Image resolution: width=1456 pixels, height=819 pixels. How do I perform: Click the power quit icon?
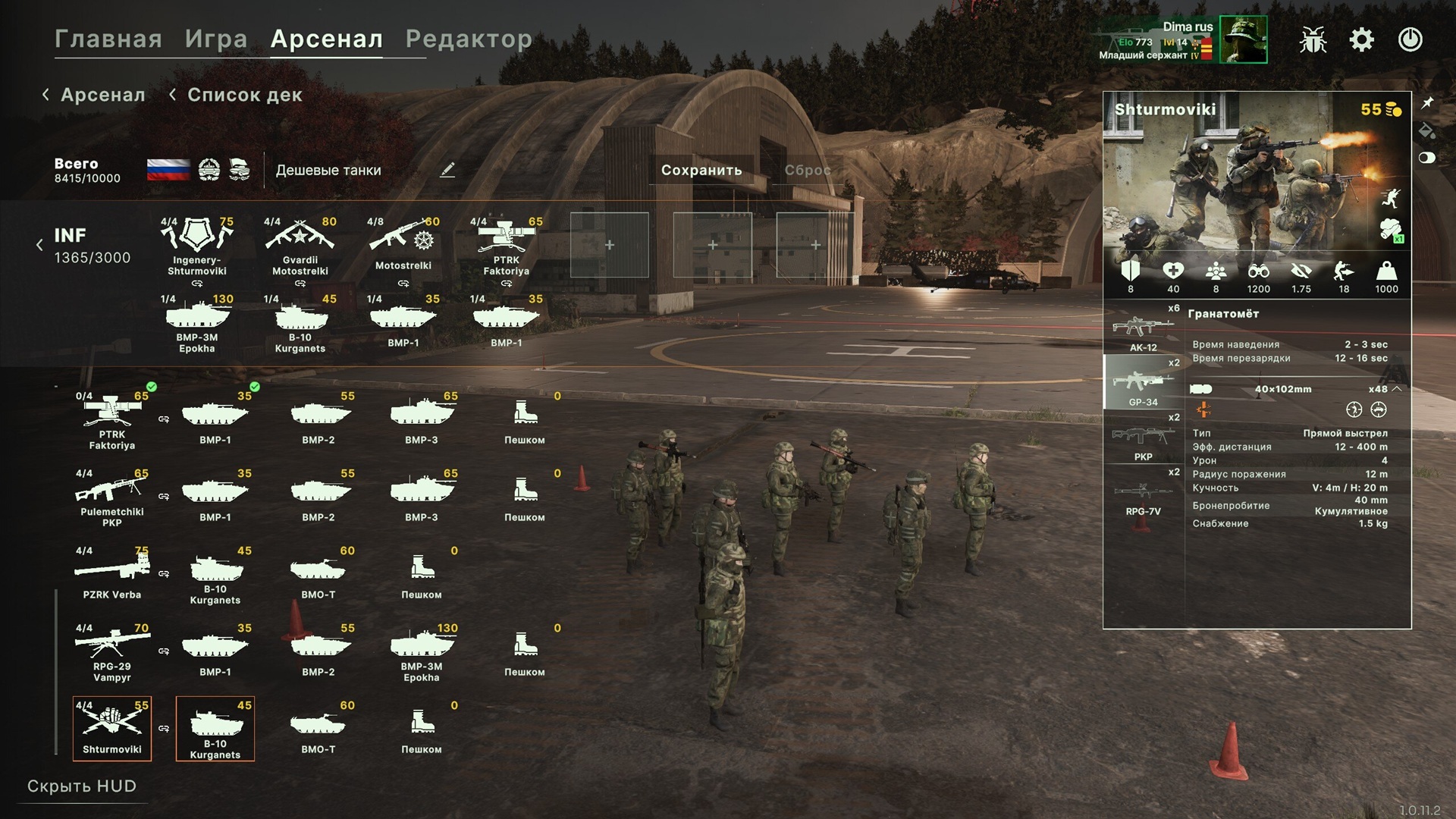1410,39
